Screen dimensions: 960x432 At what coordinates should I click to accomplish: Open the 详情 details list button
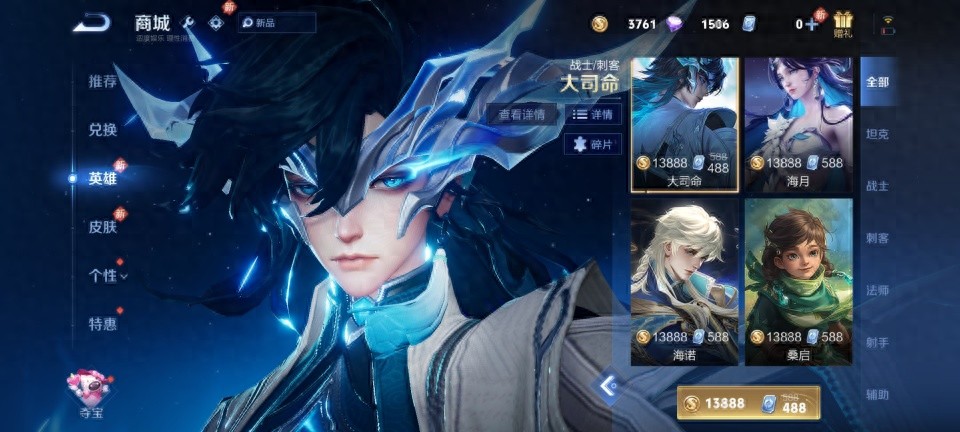[594, 115]
